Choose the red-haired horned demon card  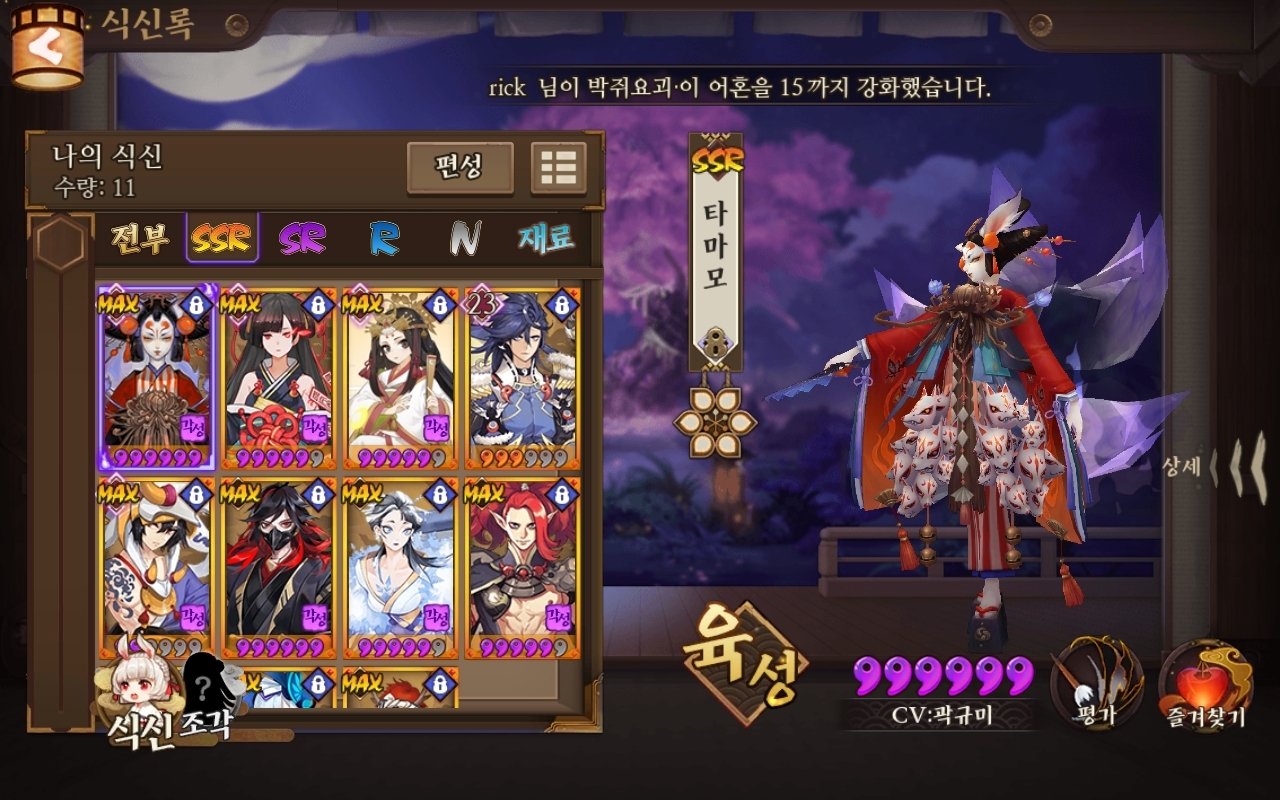[x=522, y=568]
